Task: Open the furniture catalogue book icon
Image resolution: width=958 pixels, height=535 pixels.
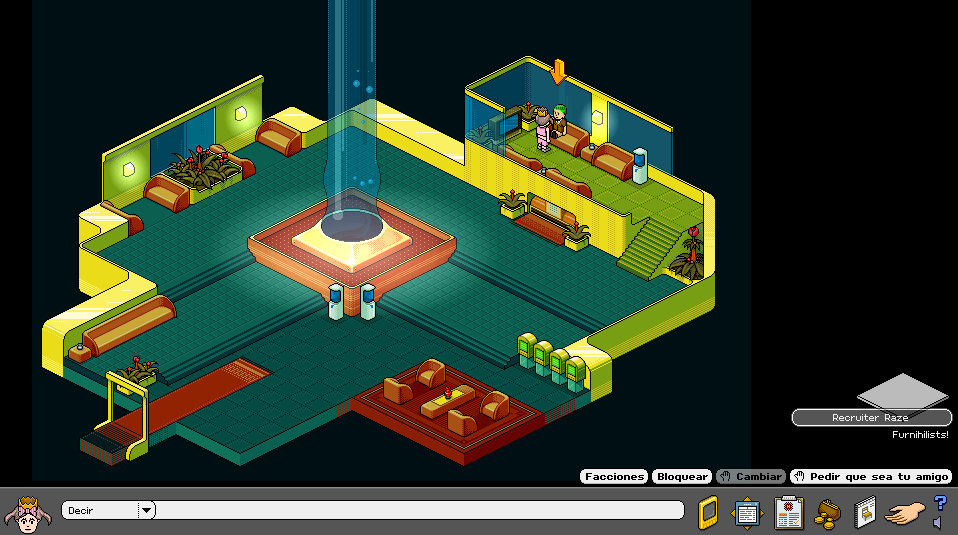Action: [x=866, y=513]
